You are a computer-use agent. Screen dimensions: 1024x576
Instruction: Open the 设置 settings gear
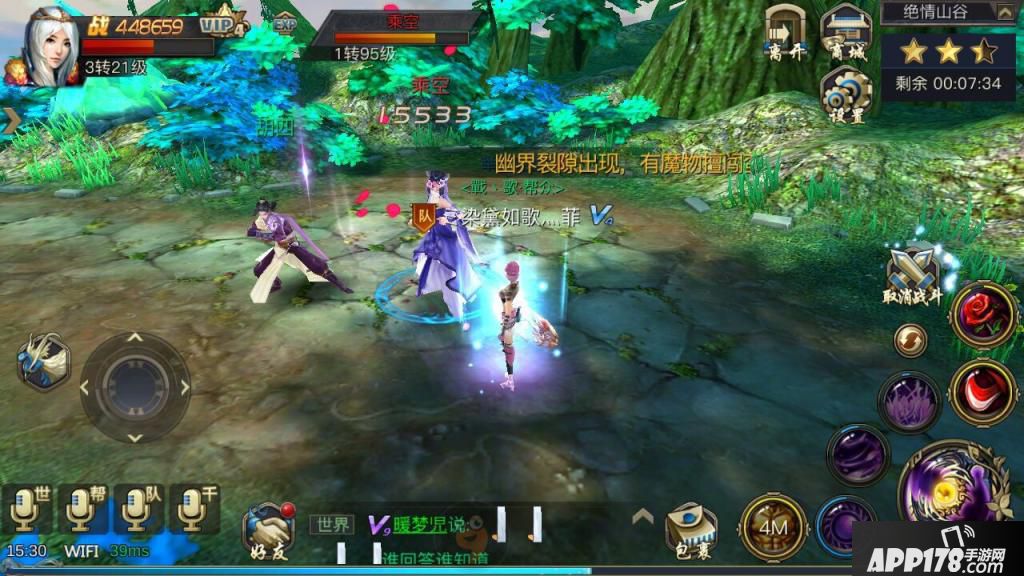tap(846, 93)
